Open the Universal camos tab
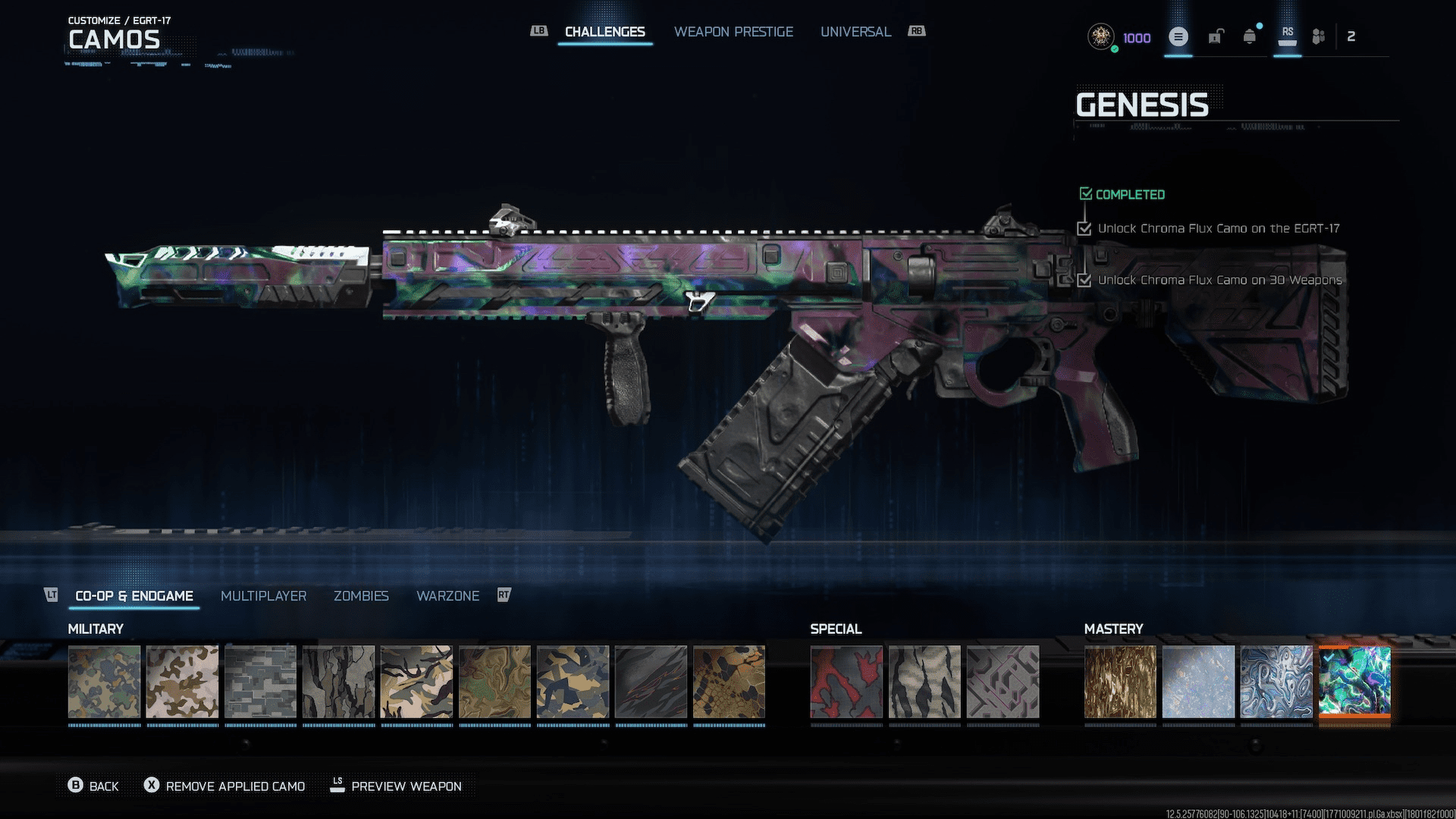The width and height of the screenshot is (1456, 819). (855, 32)
